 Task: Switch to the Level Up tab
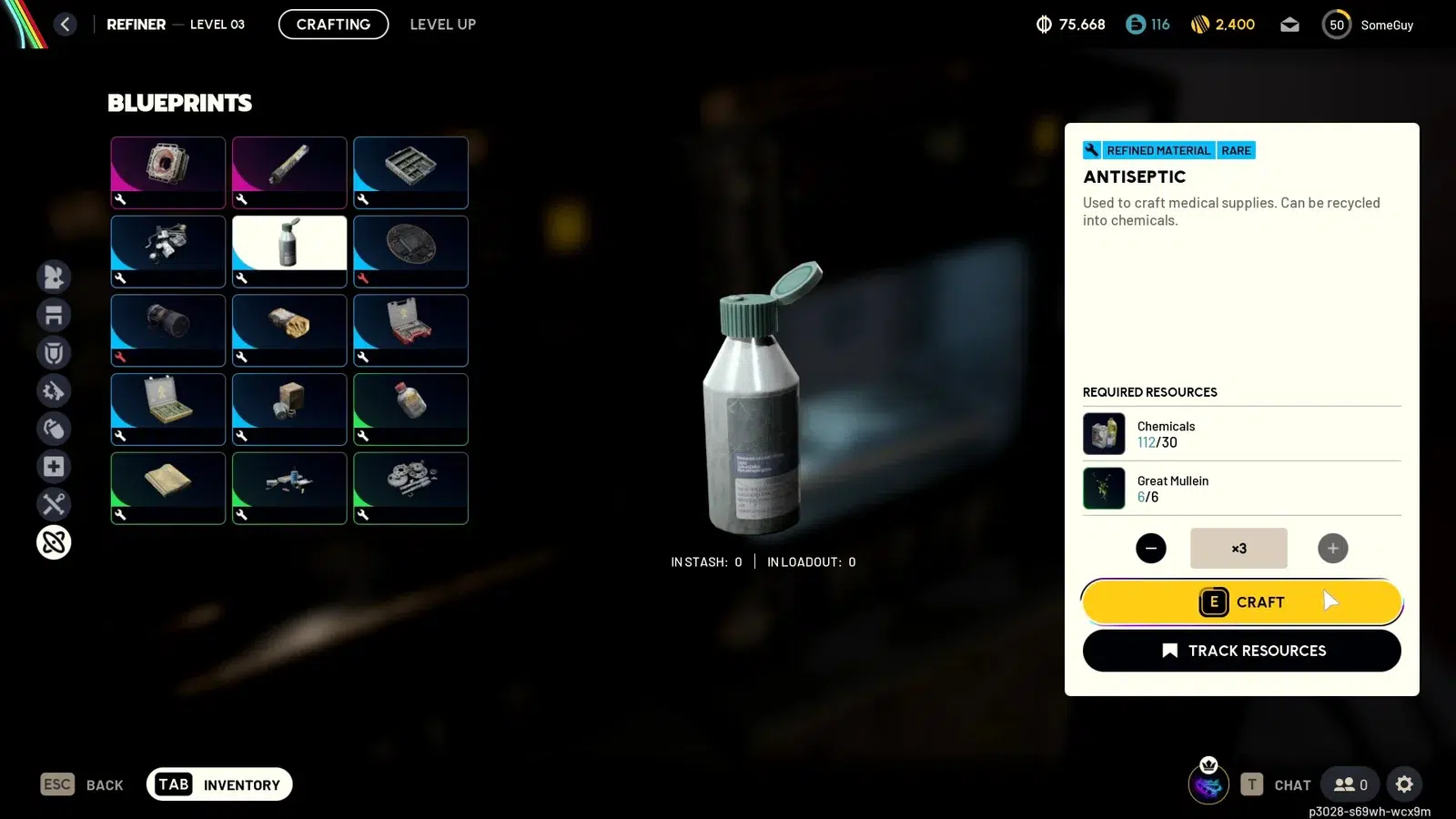[x=442, y=25]
